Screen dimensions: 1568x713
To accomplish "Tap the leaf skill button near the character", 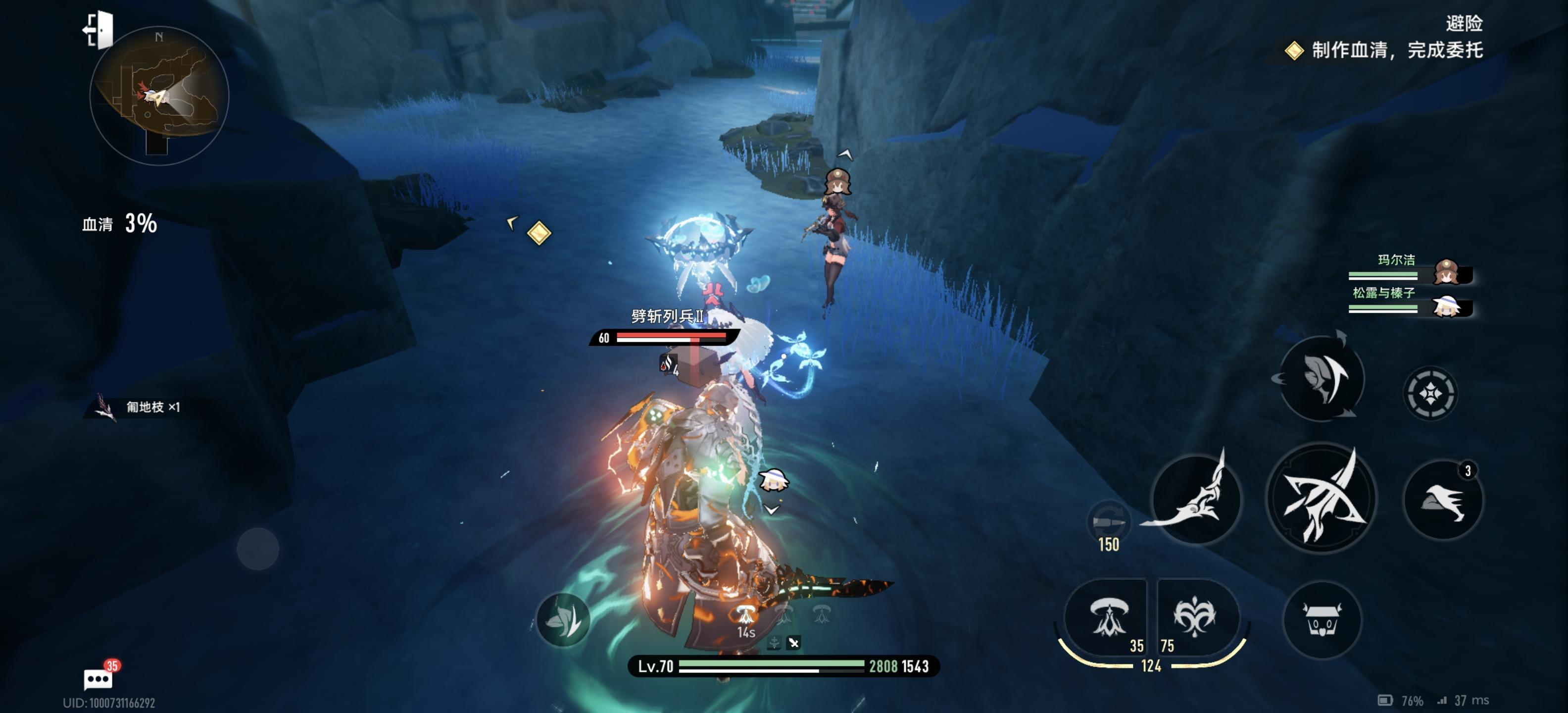I will pos(563,619).
